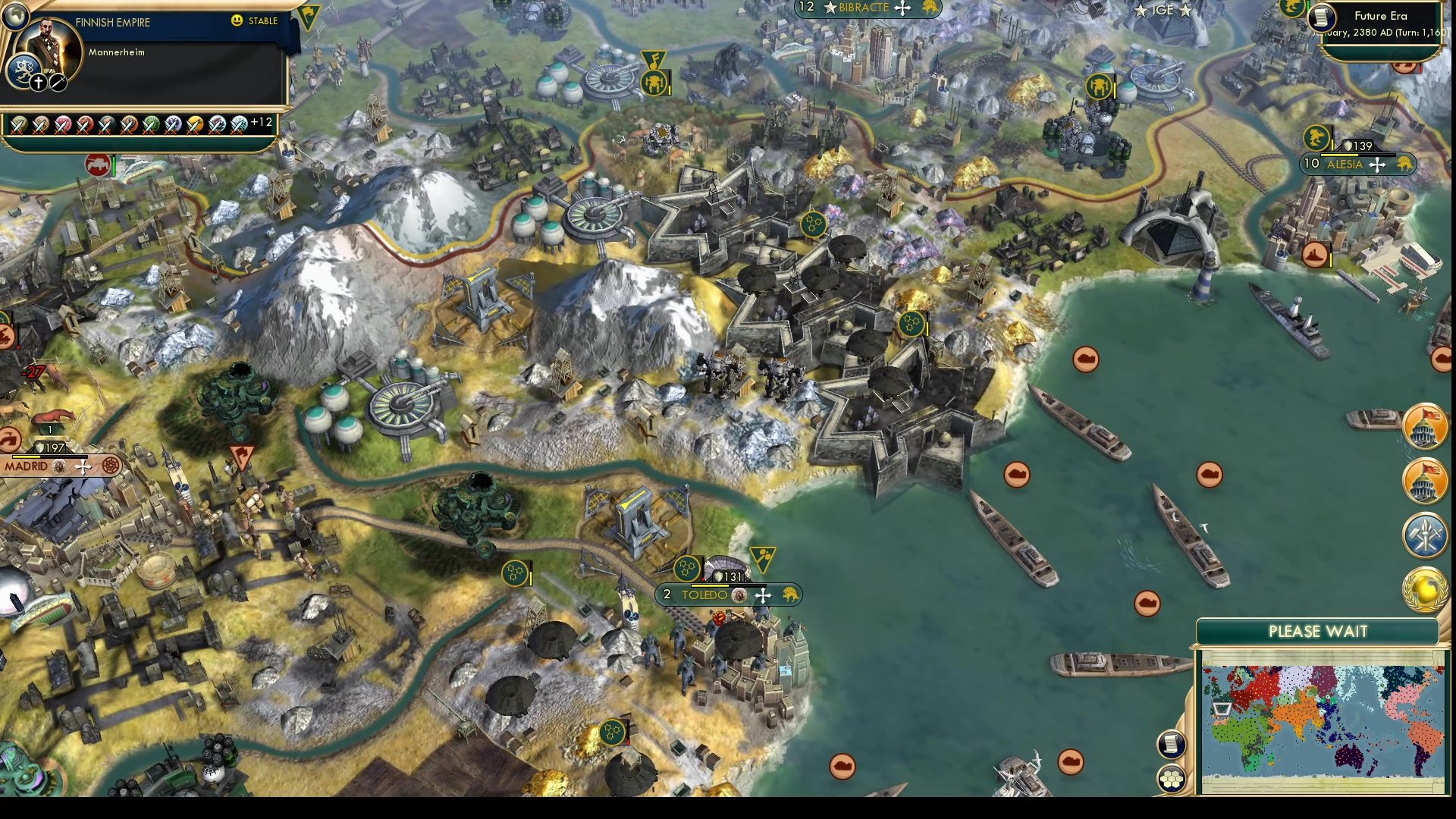Click the STABLE empire status text
The image size is (1456, 819).
tap(263, 22)
